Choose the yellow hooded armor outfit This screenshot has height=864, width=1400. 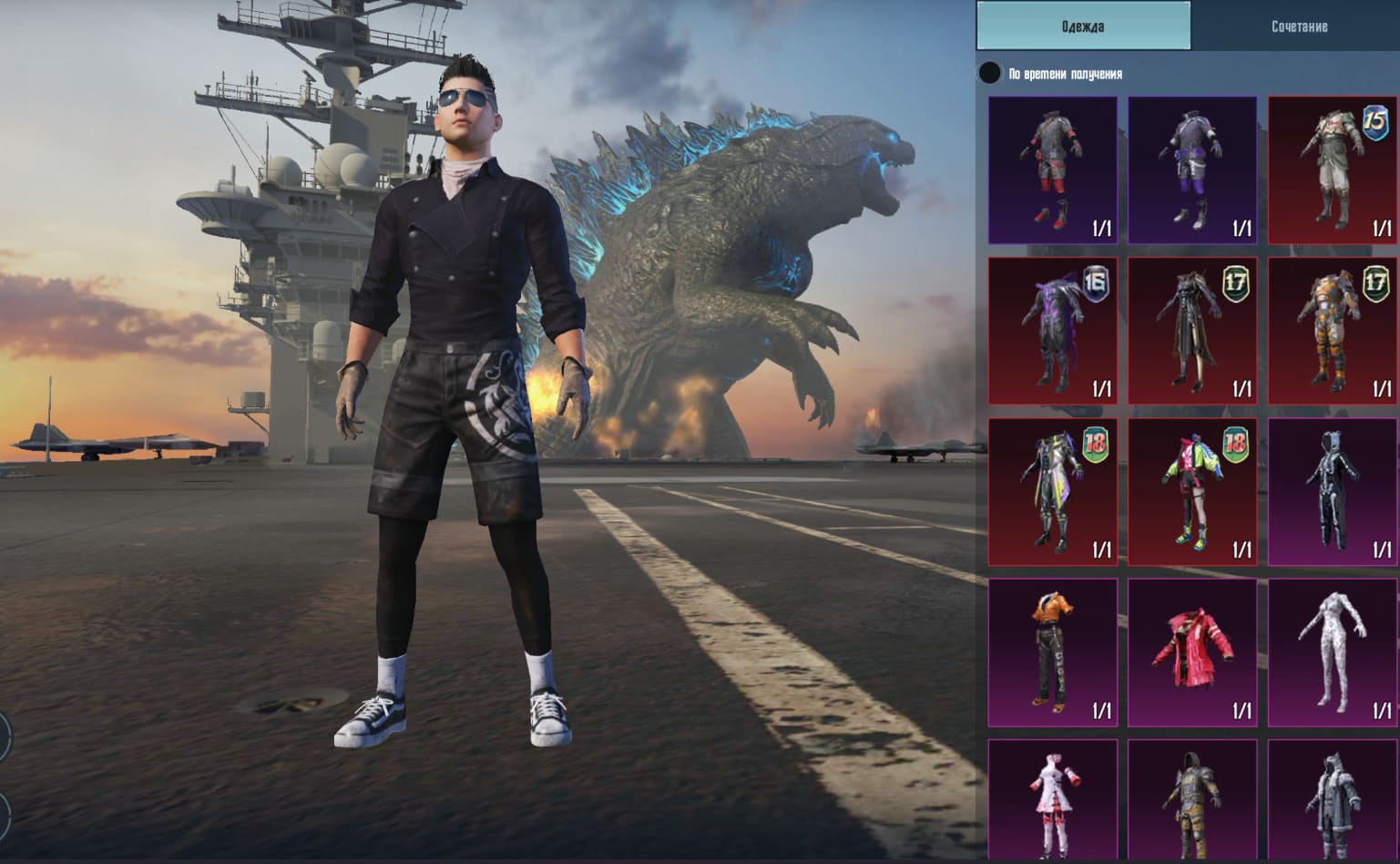pos(1192,799)
